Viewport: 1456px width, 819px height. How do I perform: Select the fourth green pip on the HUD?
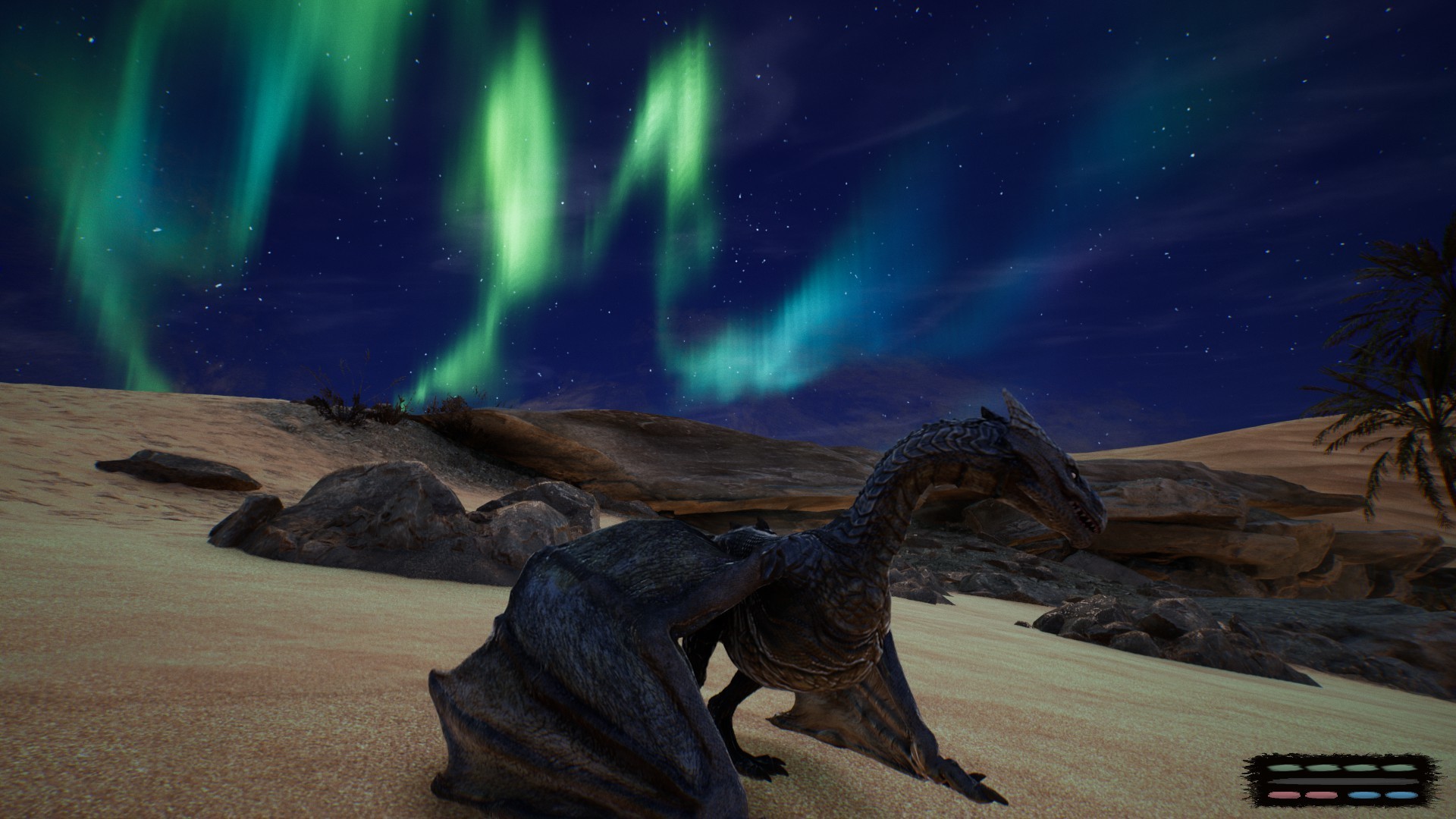(x=1398, y=768)
